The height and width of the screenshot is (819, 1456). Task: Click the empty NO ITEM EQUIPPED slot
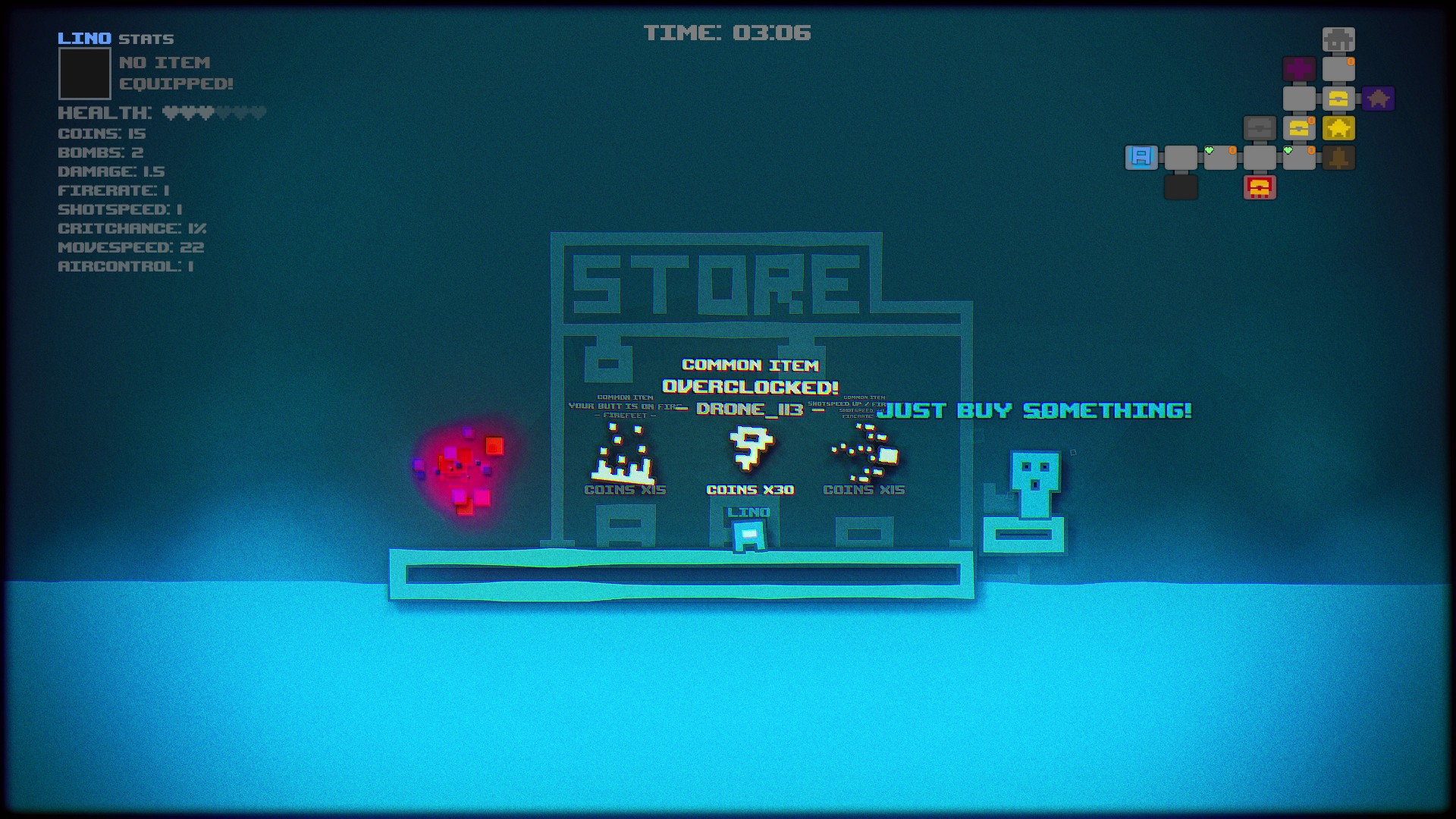(83, 76)
